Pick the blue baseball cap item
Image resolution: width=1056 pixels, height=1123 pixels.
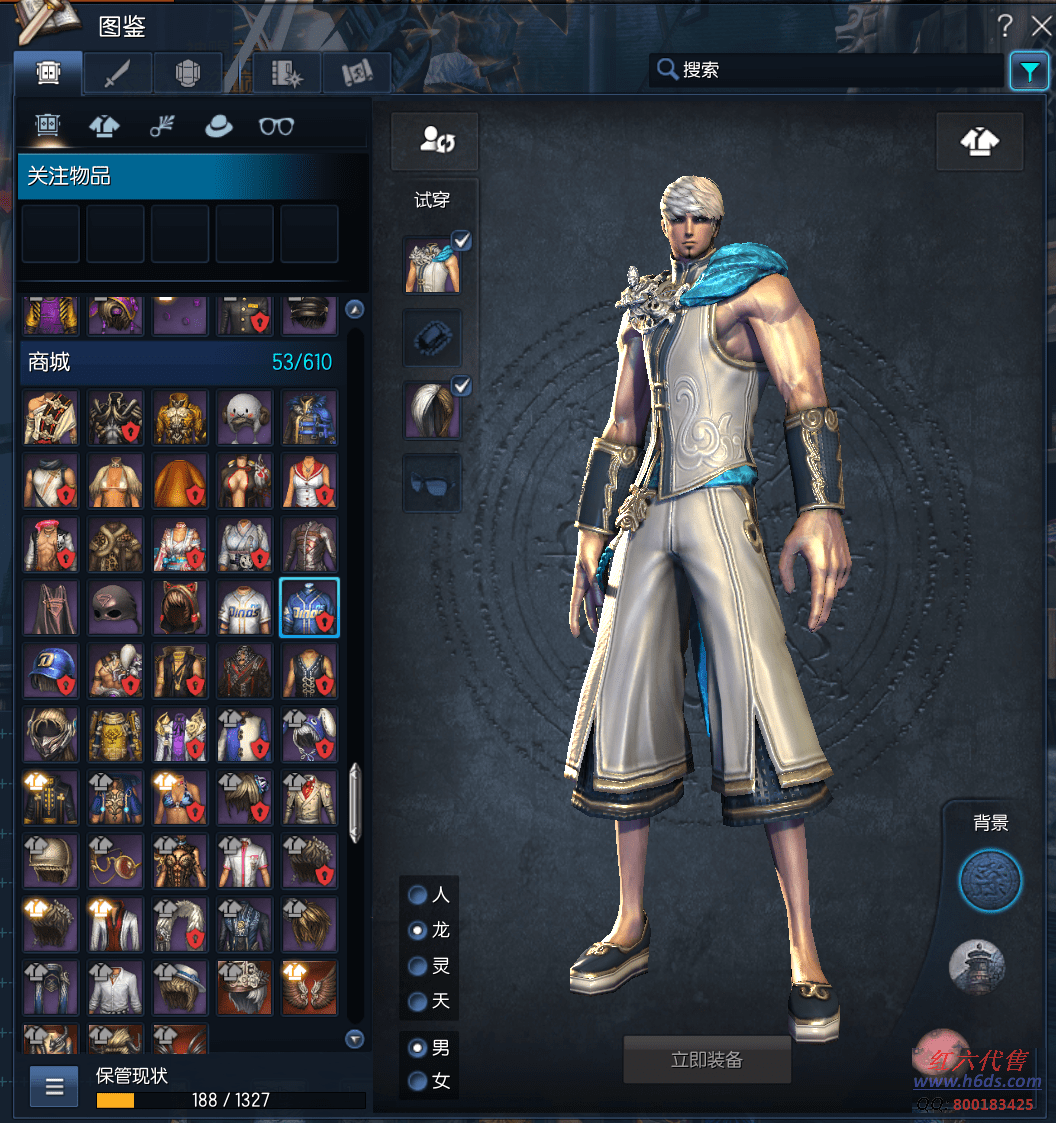51,671
